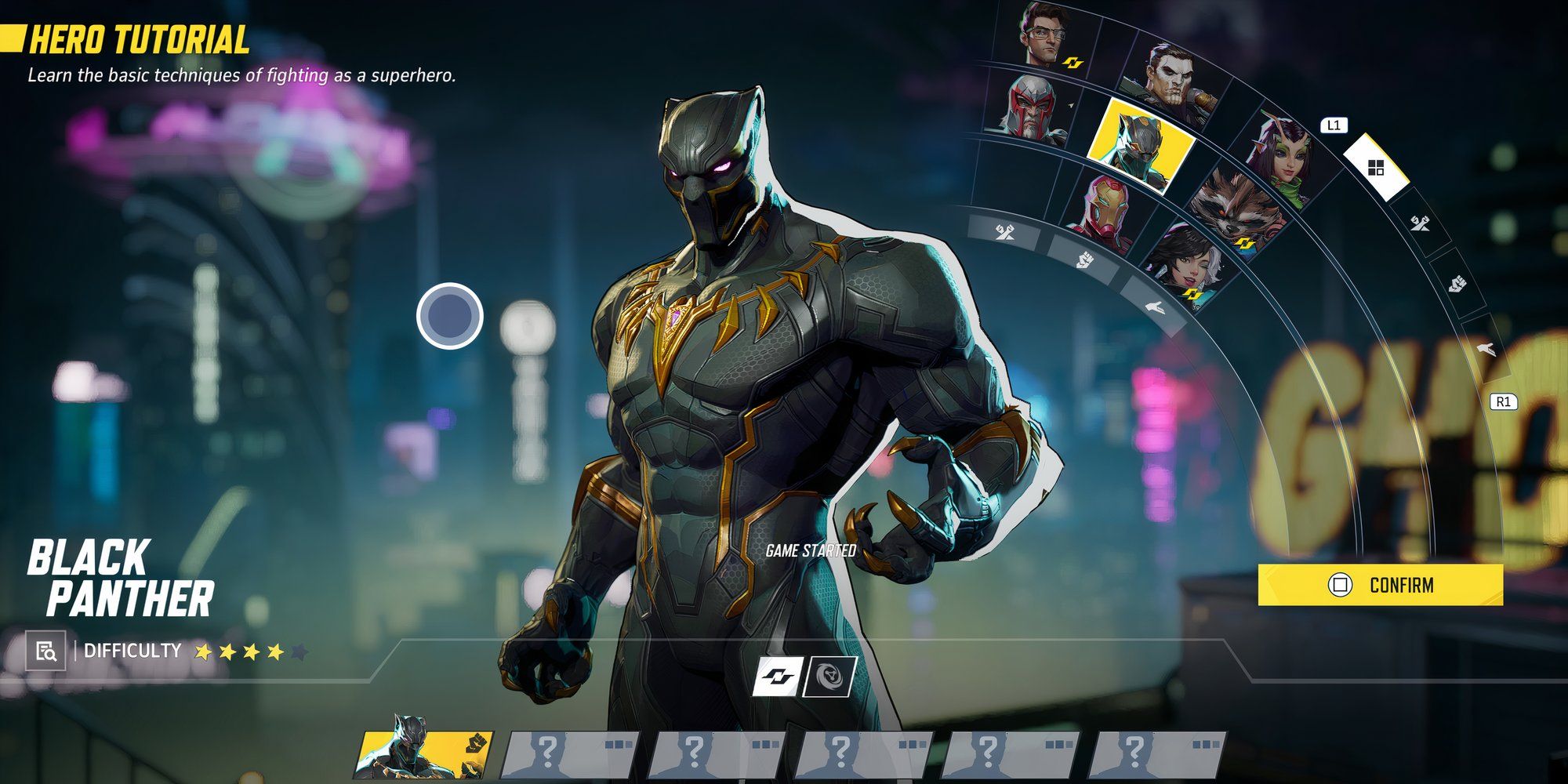Select the winking black-and-white-haired hero portrait
The width and height of the screenshot is (1568, 784).
point(1184,267)
